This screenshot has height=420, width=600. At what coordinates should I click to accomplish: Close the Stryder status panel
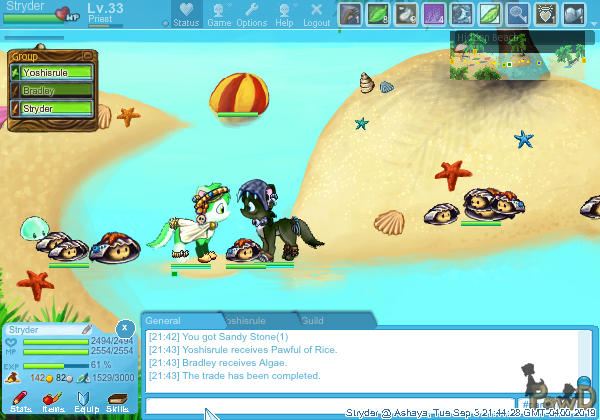click(123, 328)
